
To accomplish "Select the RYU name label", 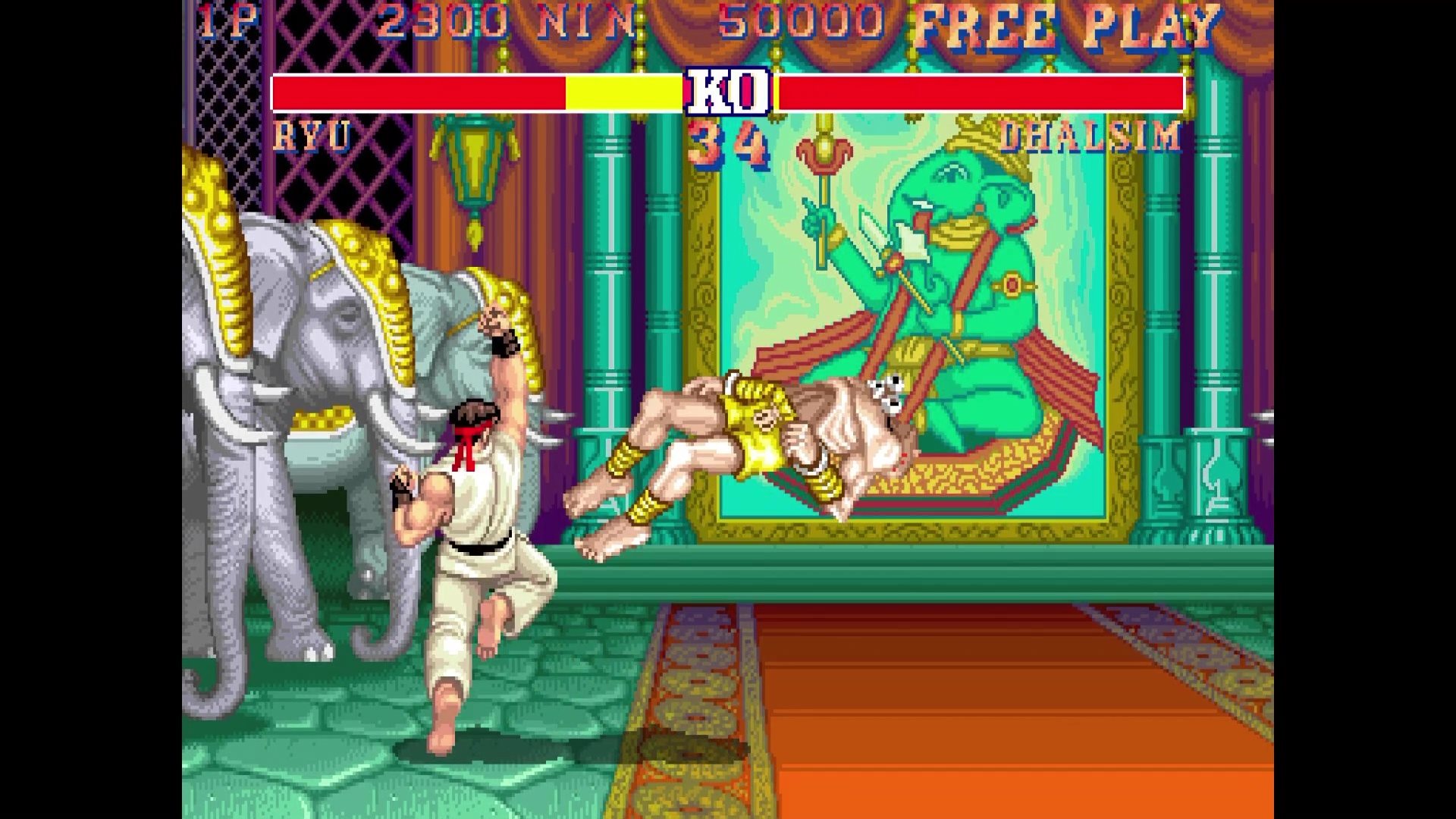I will click(x=313, y=136).
